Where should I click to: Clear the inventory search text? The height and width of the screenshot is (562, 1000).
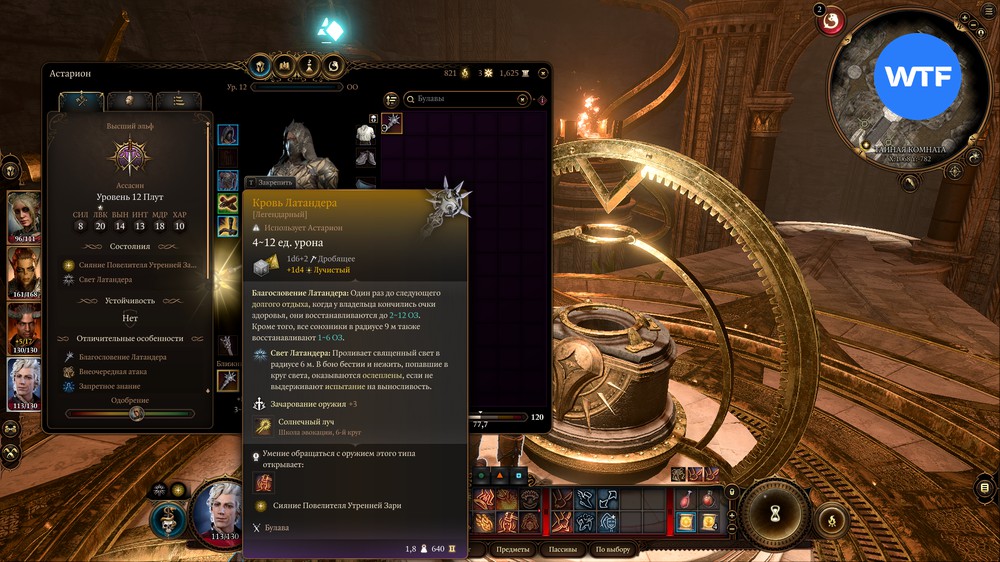coord(523,99)
